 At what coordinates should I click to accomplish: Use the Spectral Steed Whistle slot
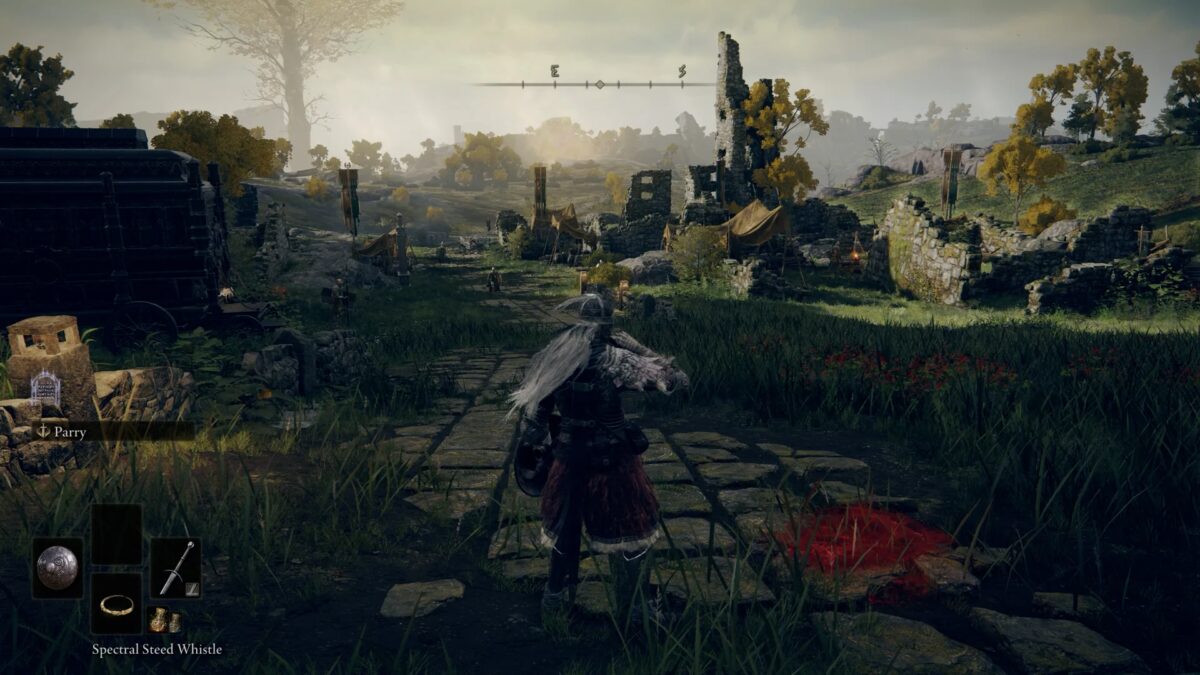click(x=116, y=603)
